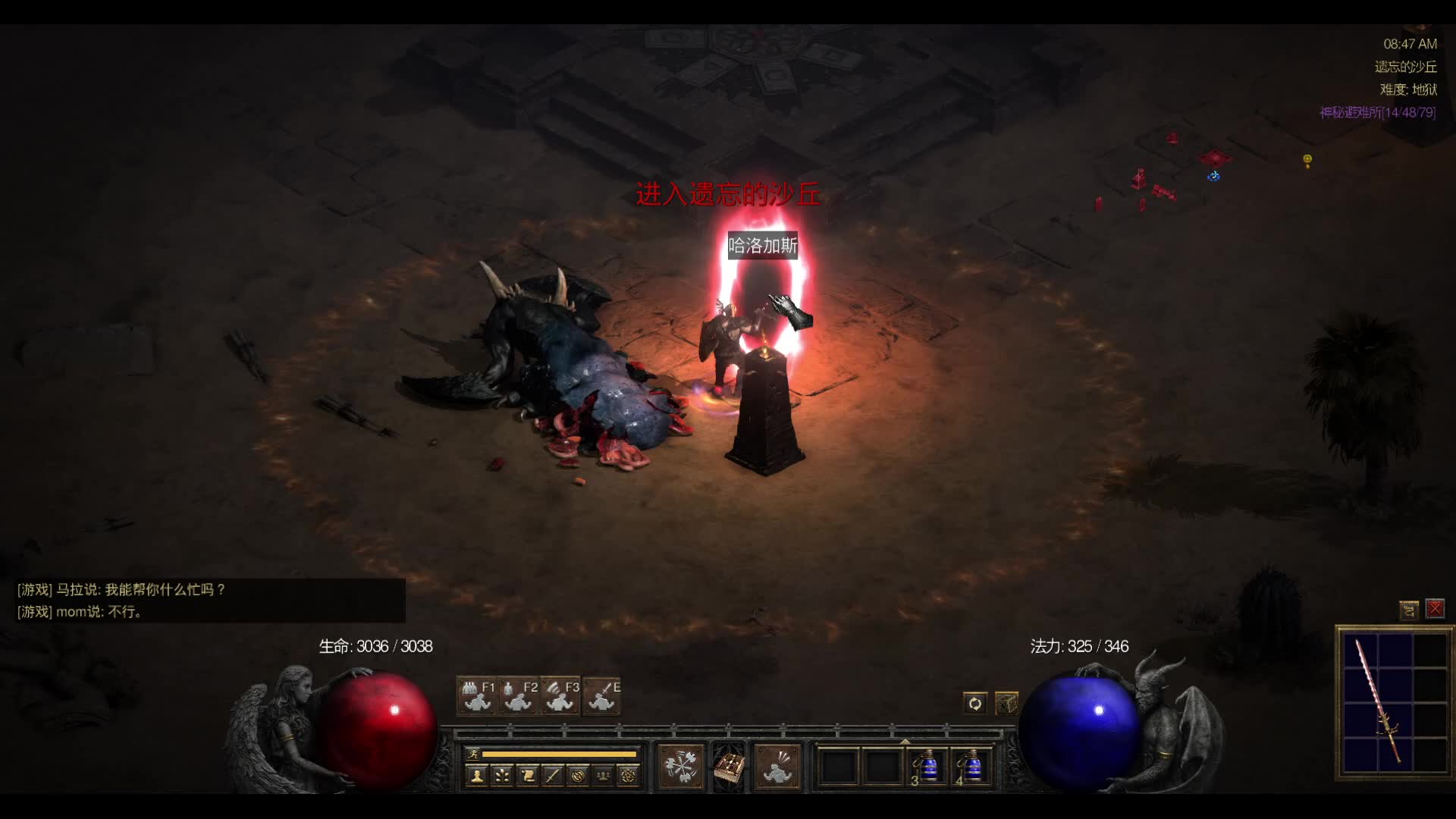Image resolution: width=1456 pixels, height=819 pixels.
Task: Select the E sword skill shortcut
Action: (602, 696)
